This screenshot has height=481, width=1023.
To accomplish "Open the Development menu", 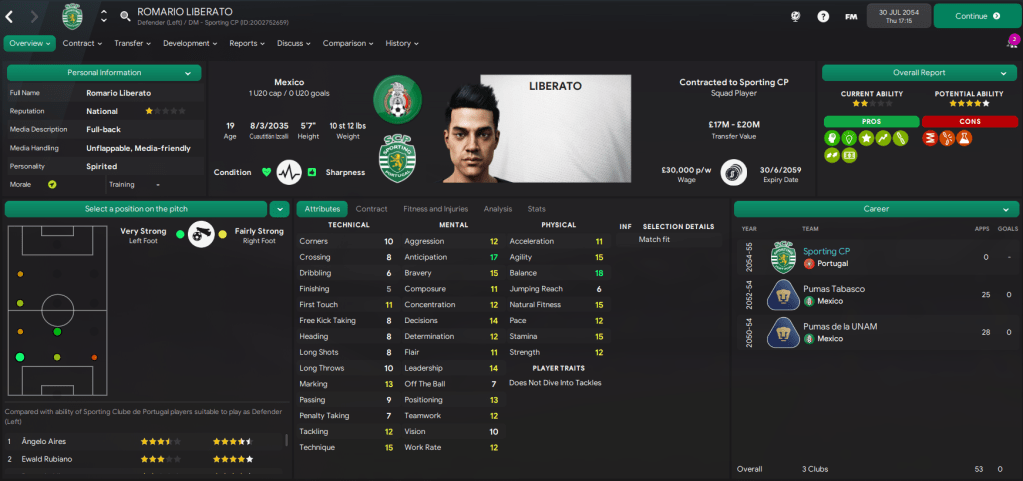I will [191, 43].
